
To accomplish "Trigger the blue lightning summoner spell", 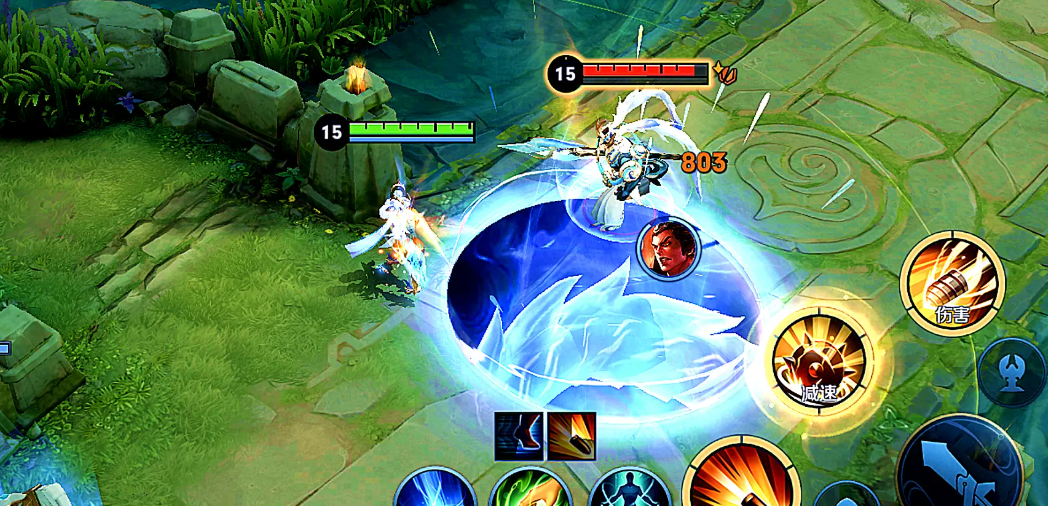I will coord(434,489).
